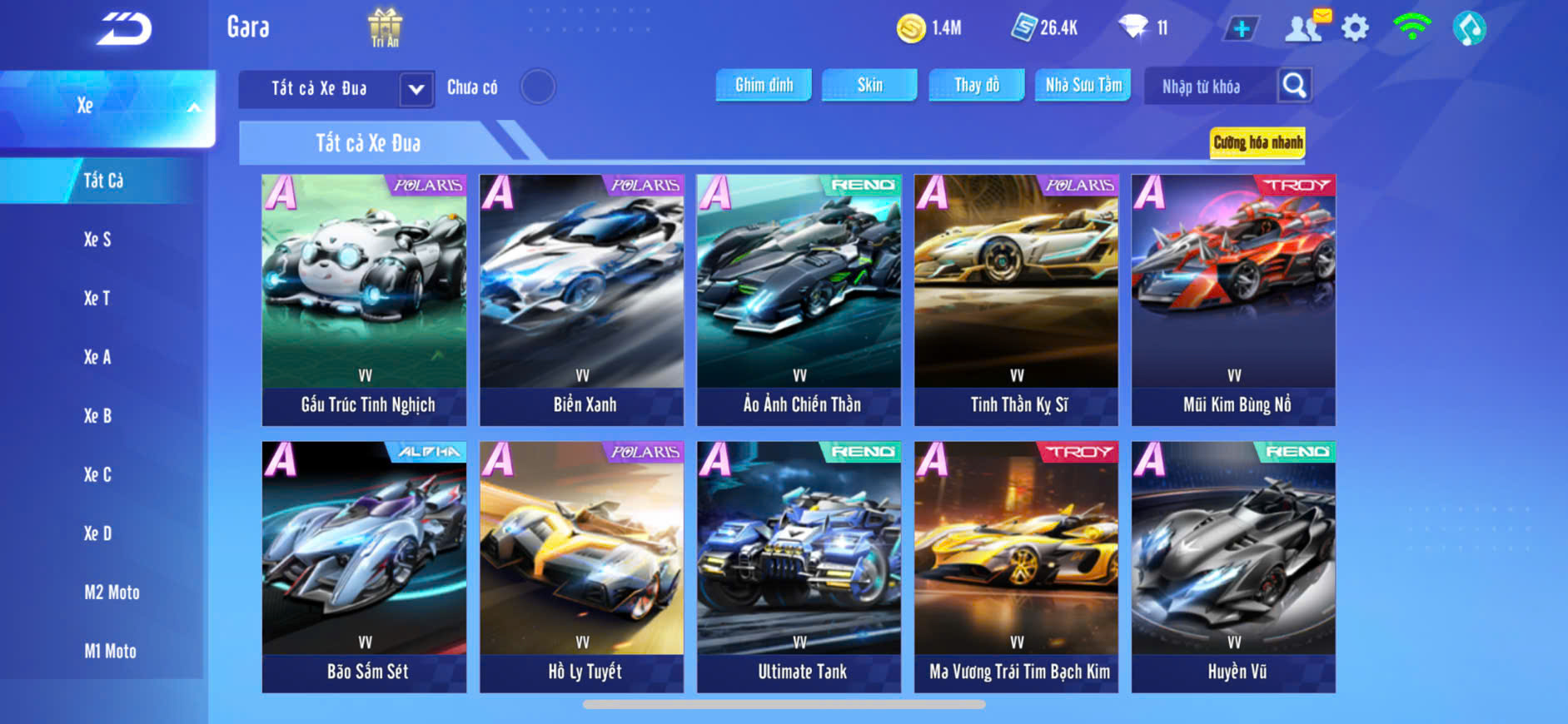Open the Tri Ân gift box
This screenshot has width=1568, height=724.
click(385, 27)
